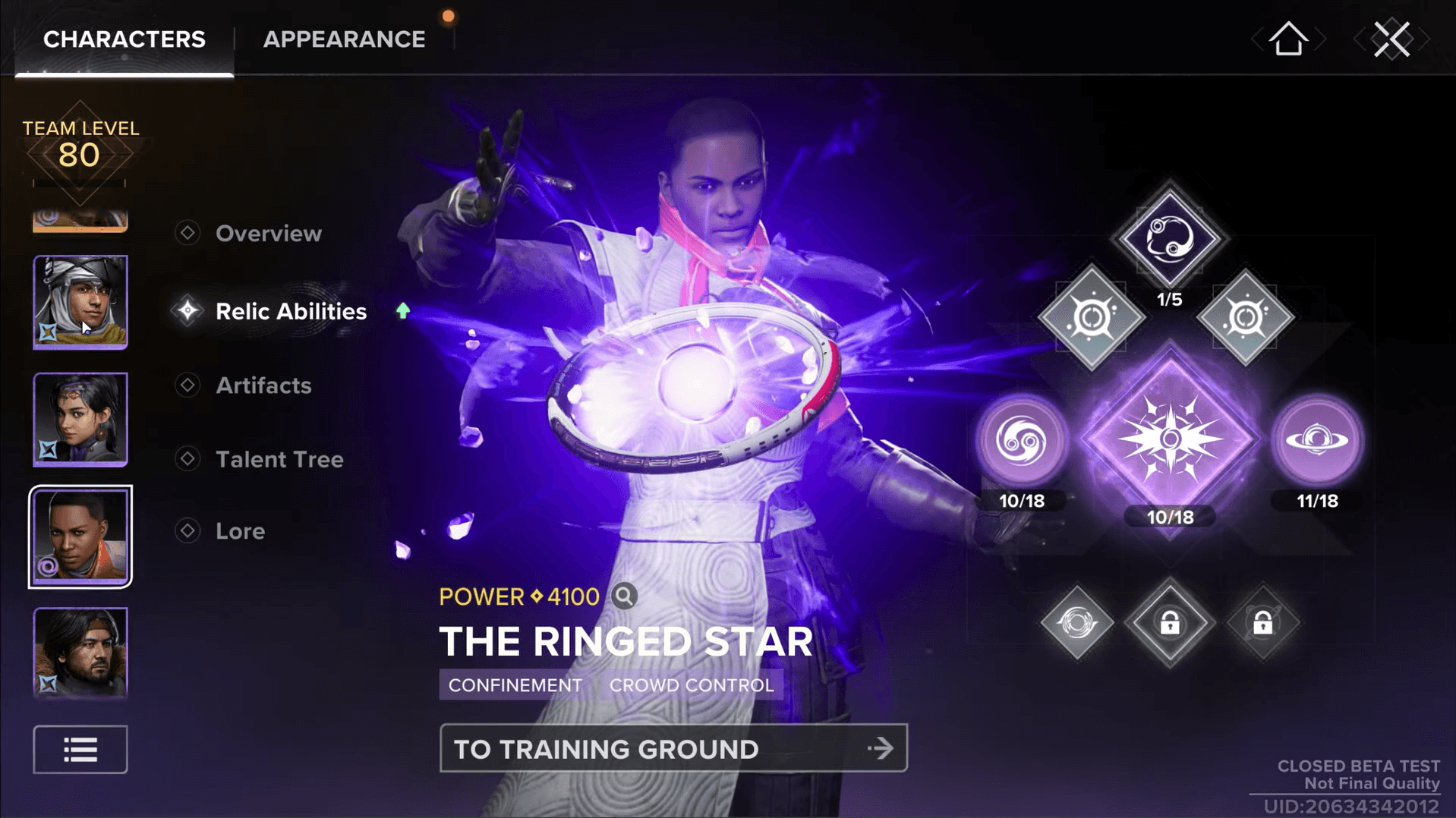Switch to the Appearance tab
The width and height of the screenshot is (1456, 818).
(x=344, y=39)
